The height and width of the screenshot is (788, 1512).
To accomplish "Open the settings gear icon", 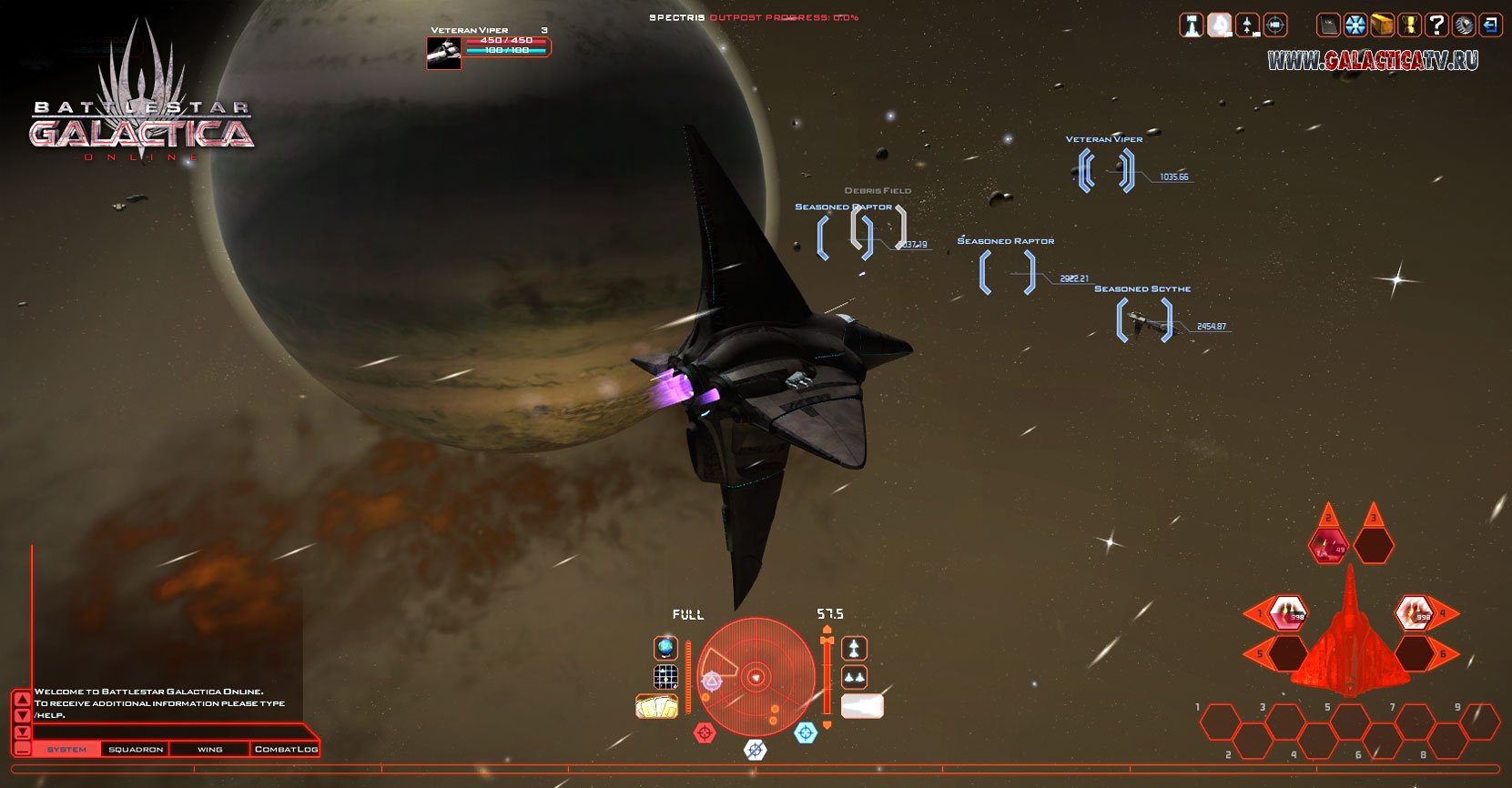I will coord(1464,25).
